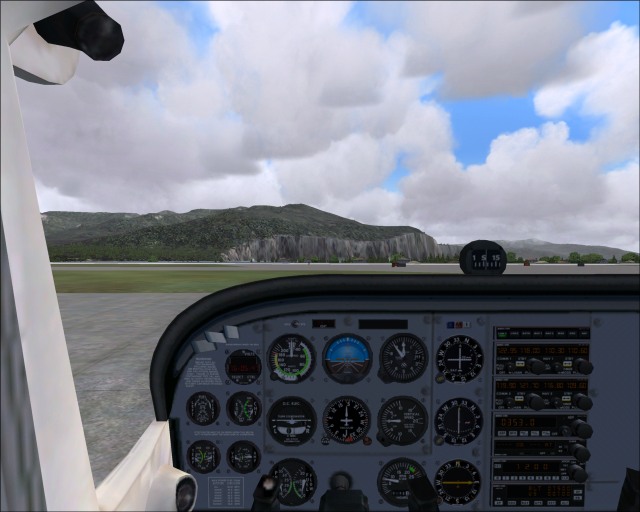Click the ADF gauge with yellow needle

pos(458,481)
